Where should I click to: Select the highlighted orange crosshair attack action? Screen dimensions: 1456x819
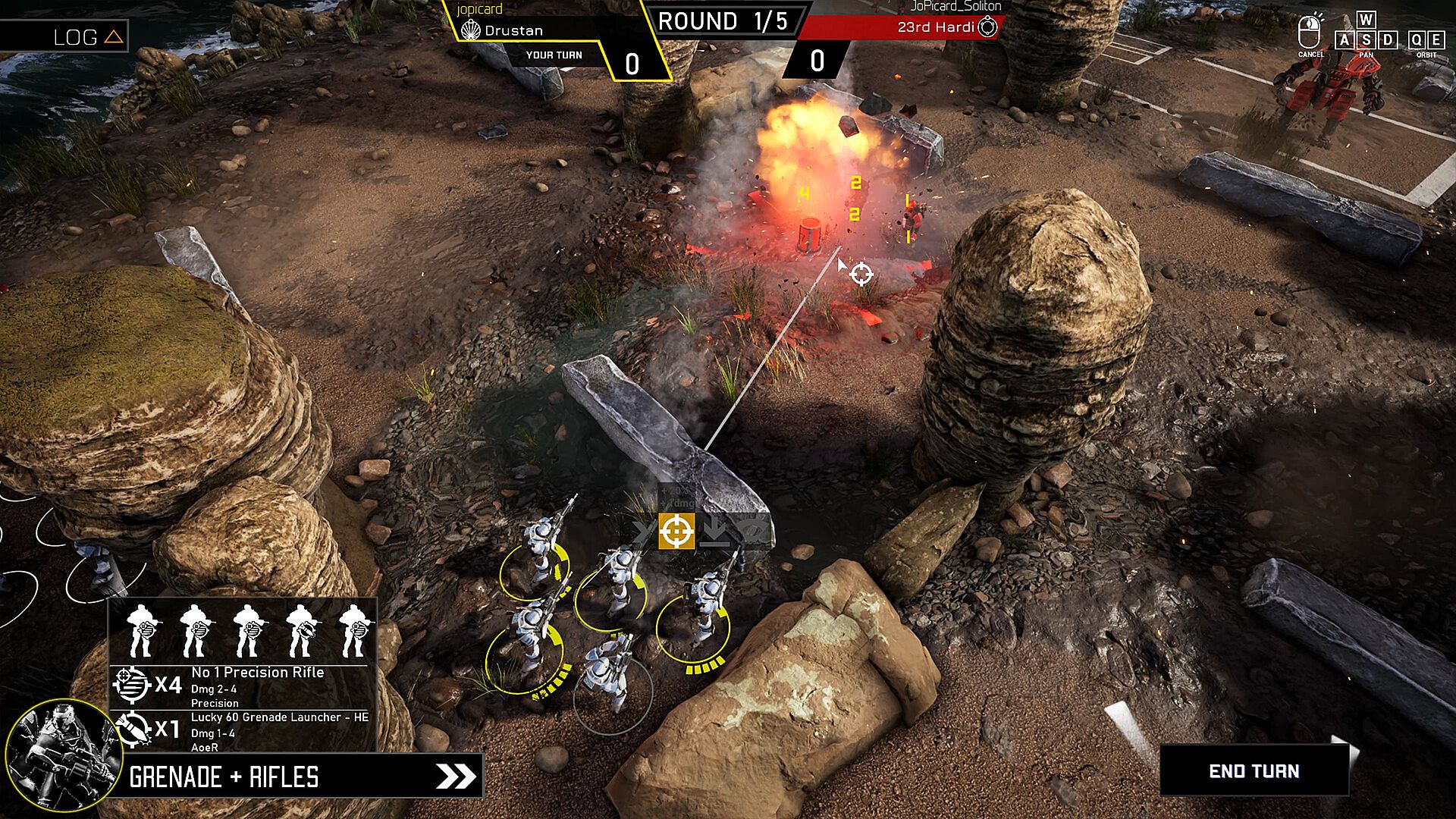(676, 531)
